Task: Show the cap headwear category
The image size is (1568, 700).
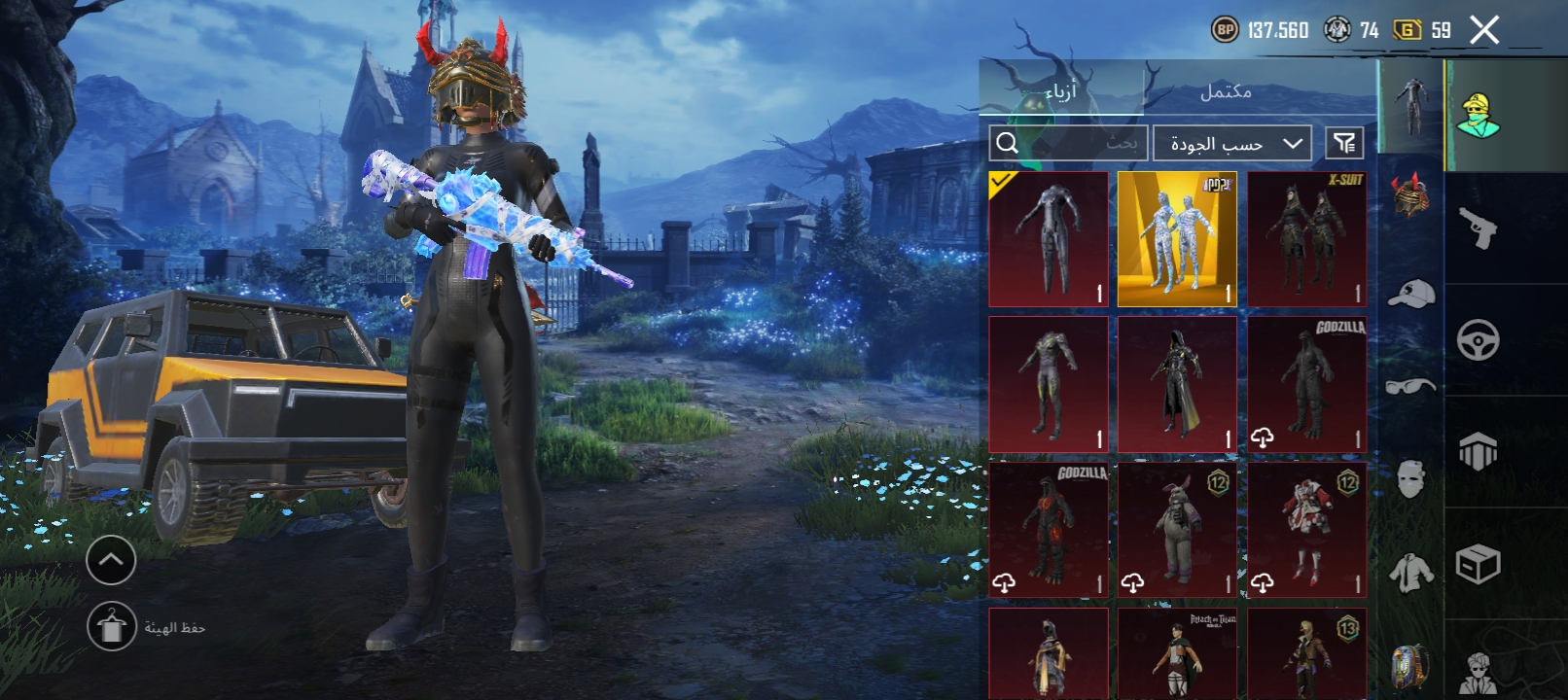Action: point(1410,294)
